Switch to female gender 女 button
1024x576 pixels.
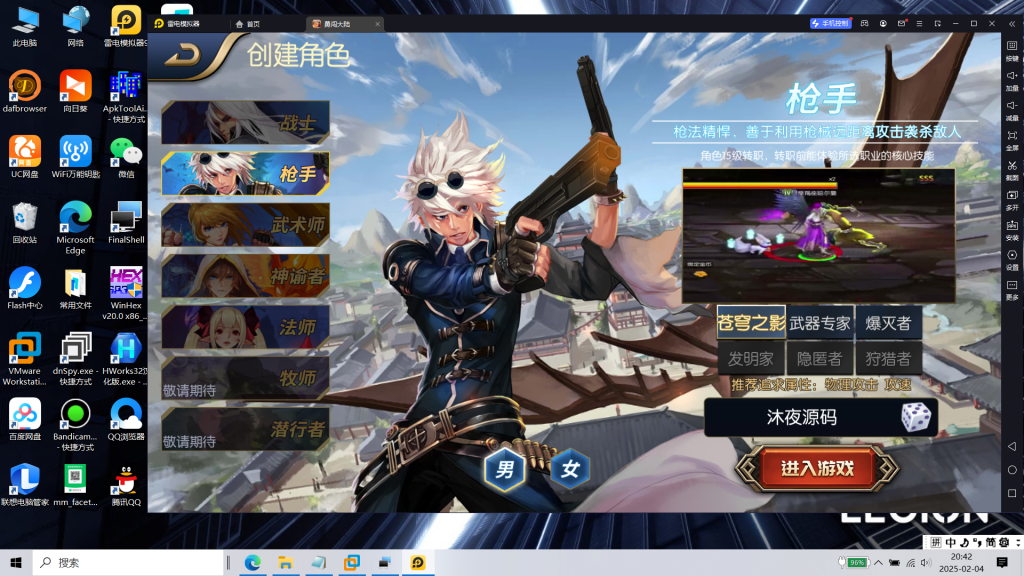[570, 469]
